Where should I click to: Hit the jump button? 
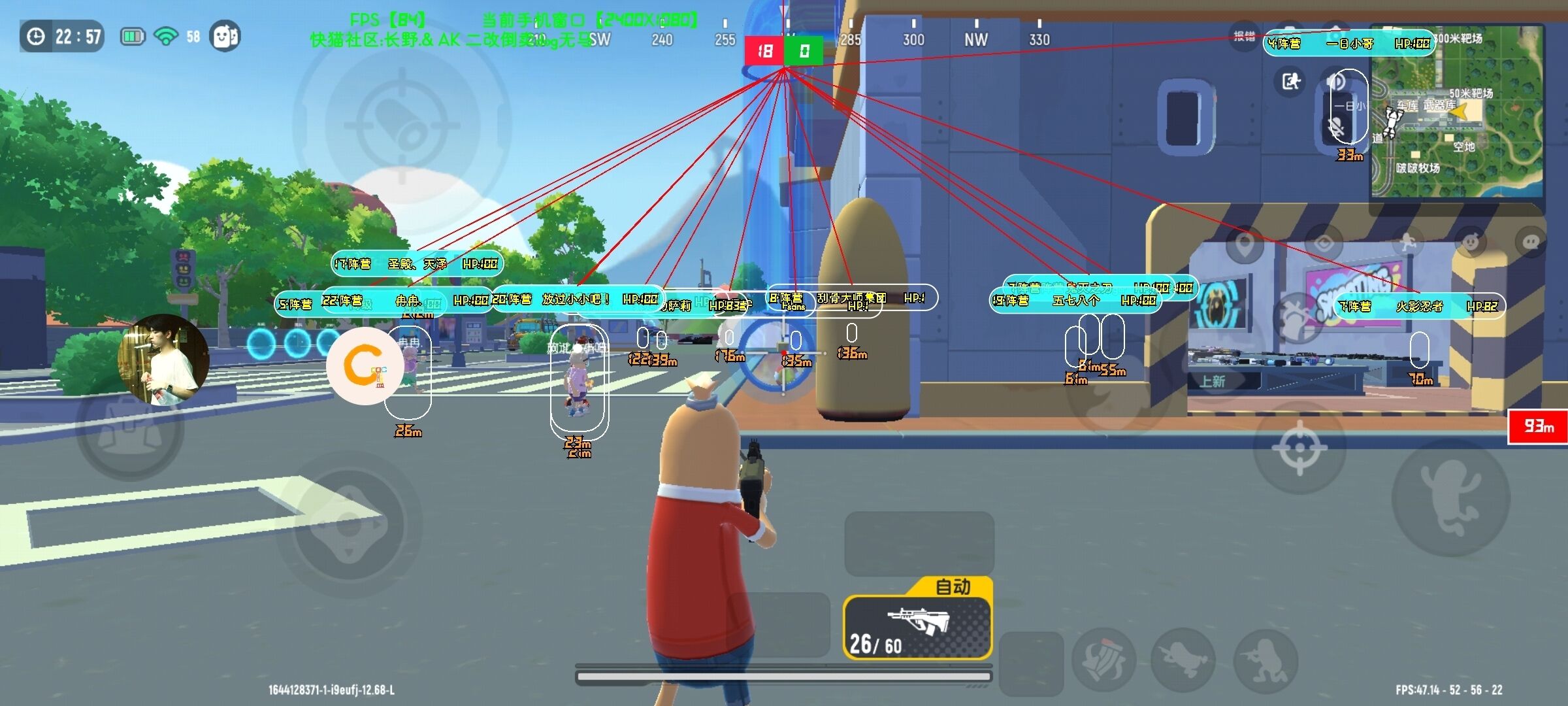tap(1450, 497)
